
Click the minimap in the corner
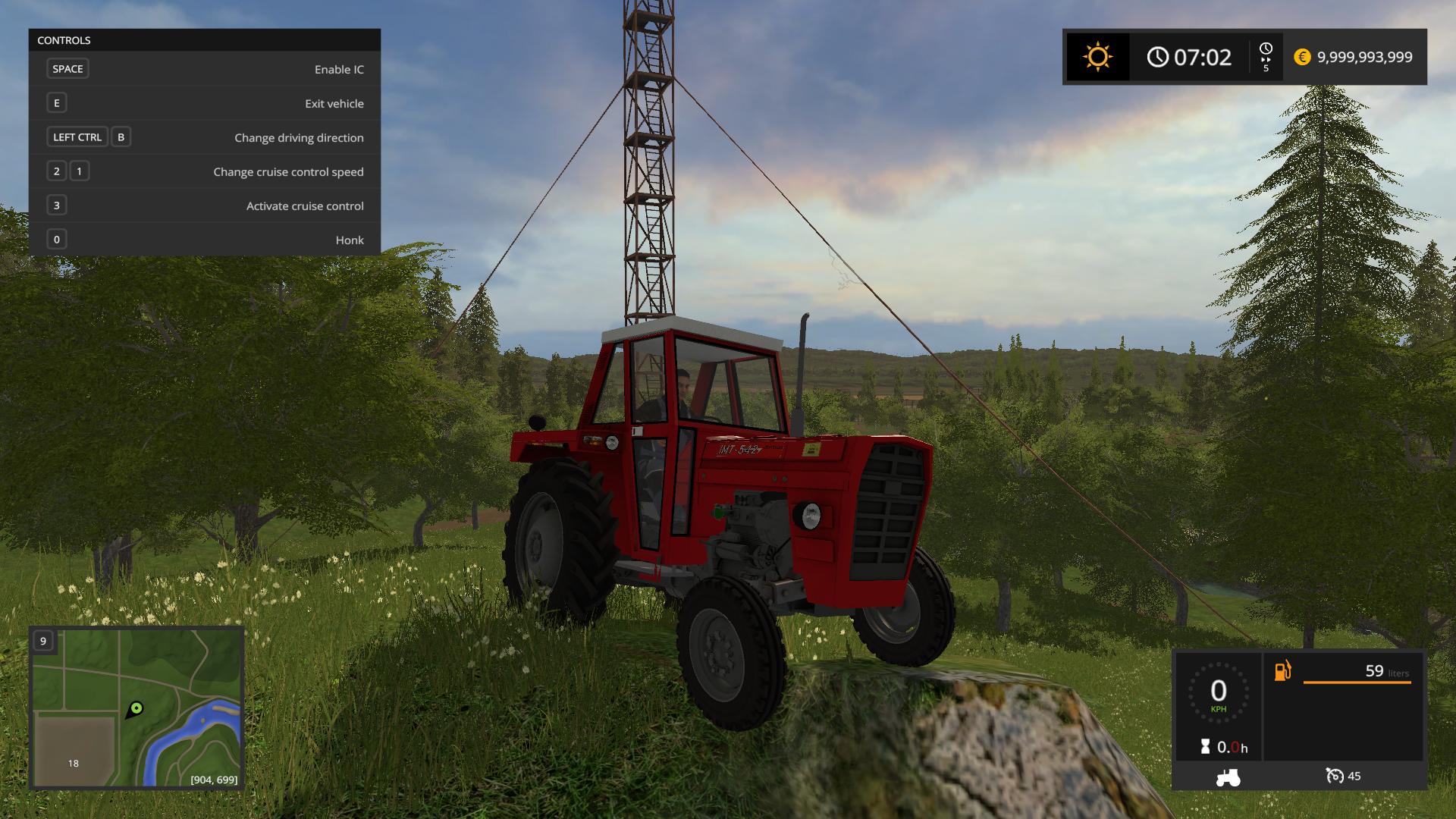click(136, 708)
